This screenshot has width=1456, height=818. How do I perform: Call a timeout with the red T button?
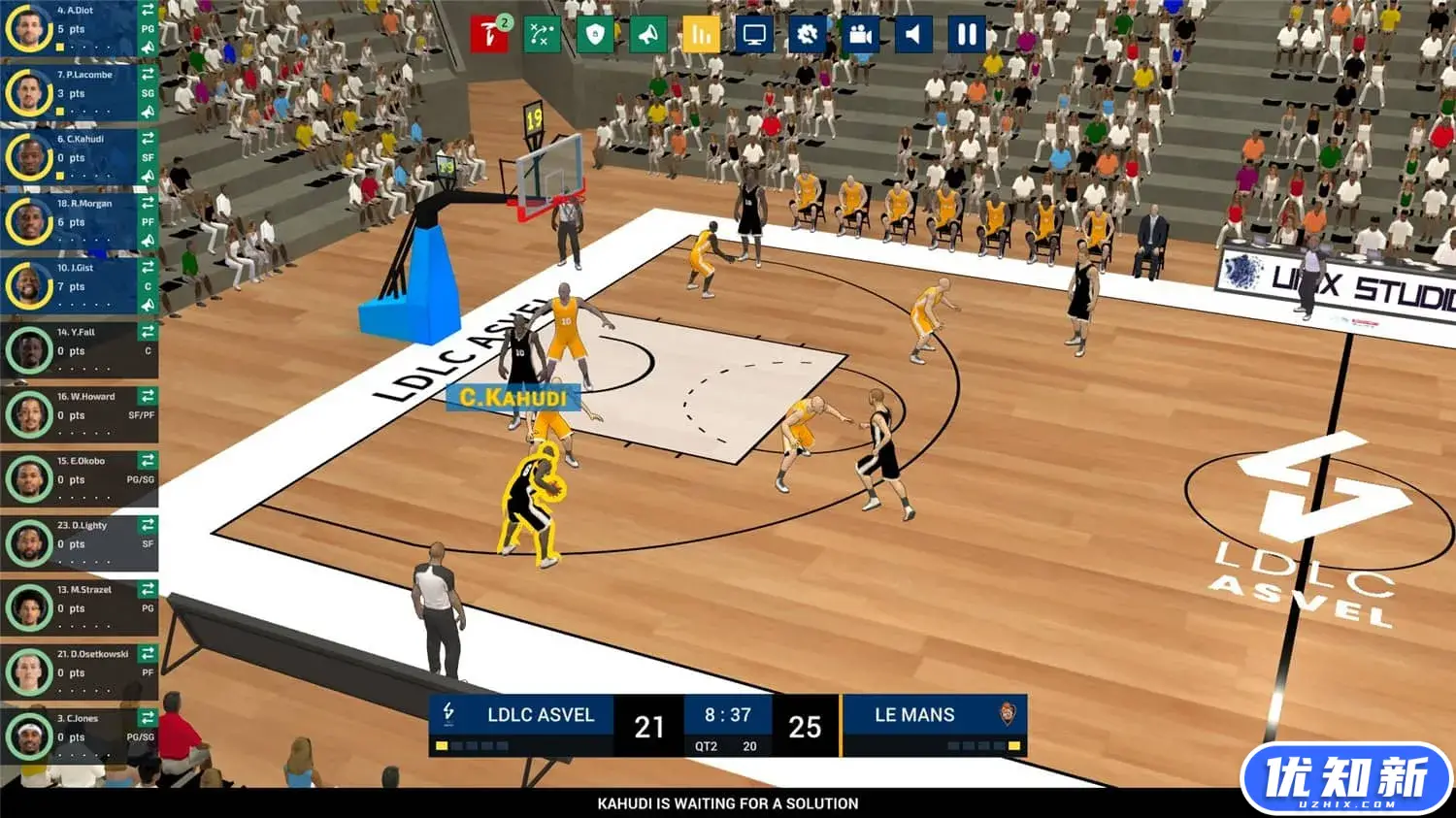coord(489,35)
